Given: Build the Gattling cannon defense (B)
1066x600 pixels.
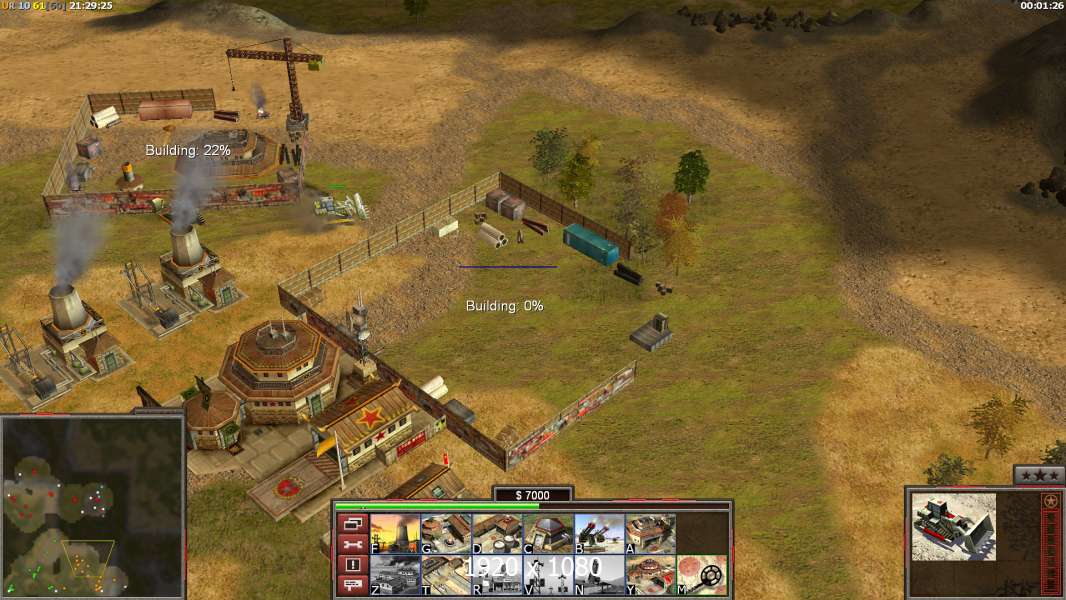Looking at the screenshot, I should (599, 533).
